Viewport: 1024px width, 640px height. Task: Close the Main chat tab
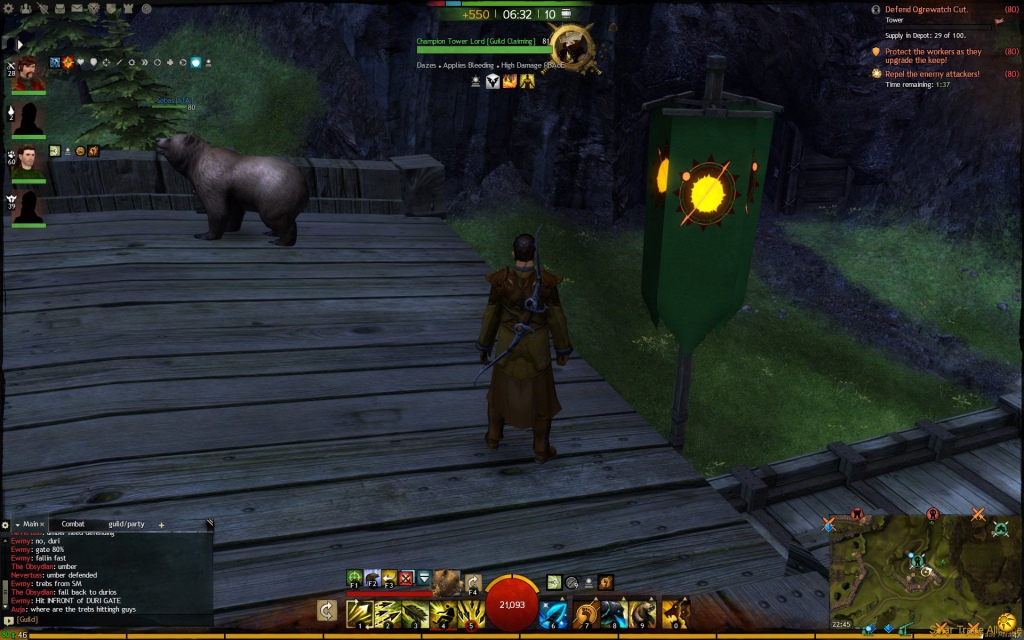pos(43,524)
